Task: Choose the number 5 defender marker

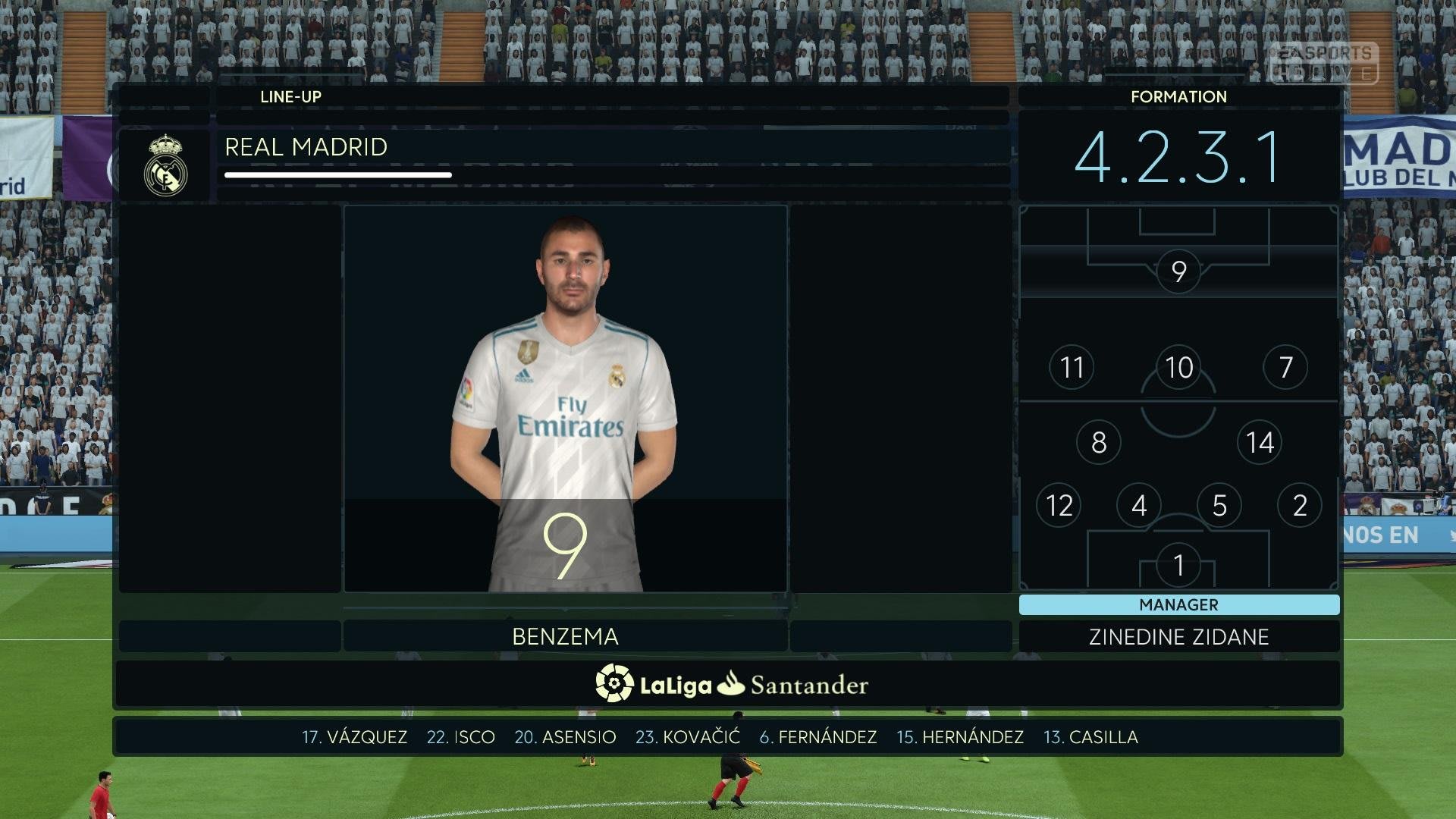Action: point(1219,505)
